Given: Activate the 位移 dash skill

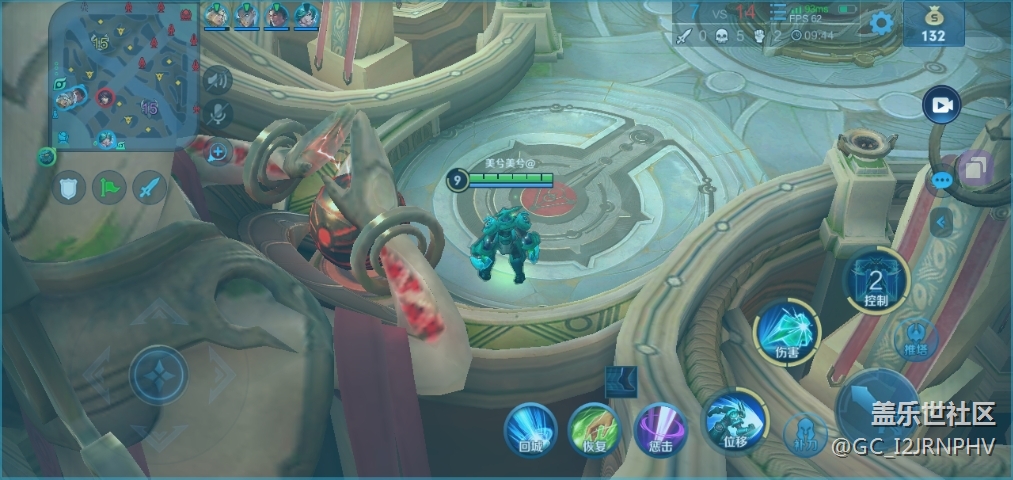Looking at the screenshot, I should (735, 420).
